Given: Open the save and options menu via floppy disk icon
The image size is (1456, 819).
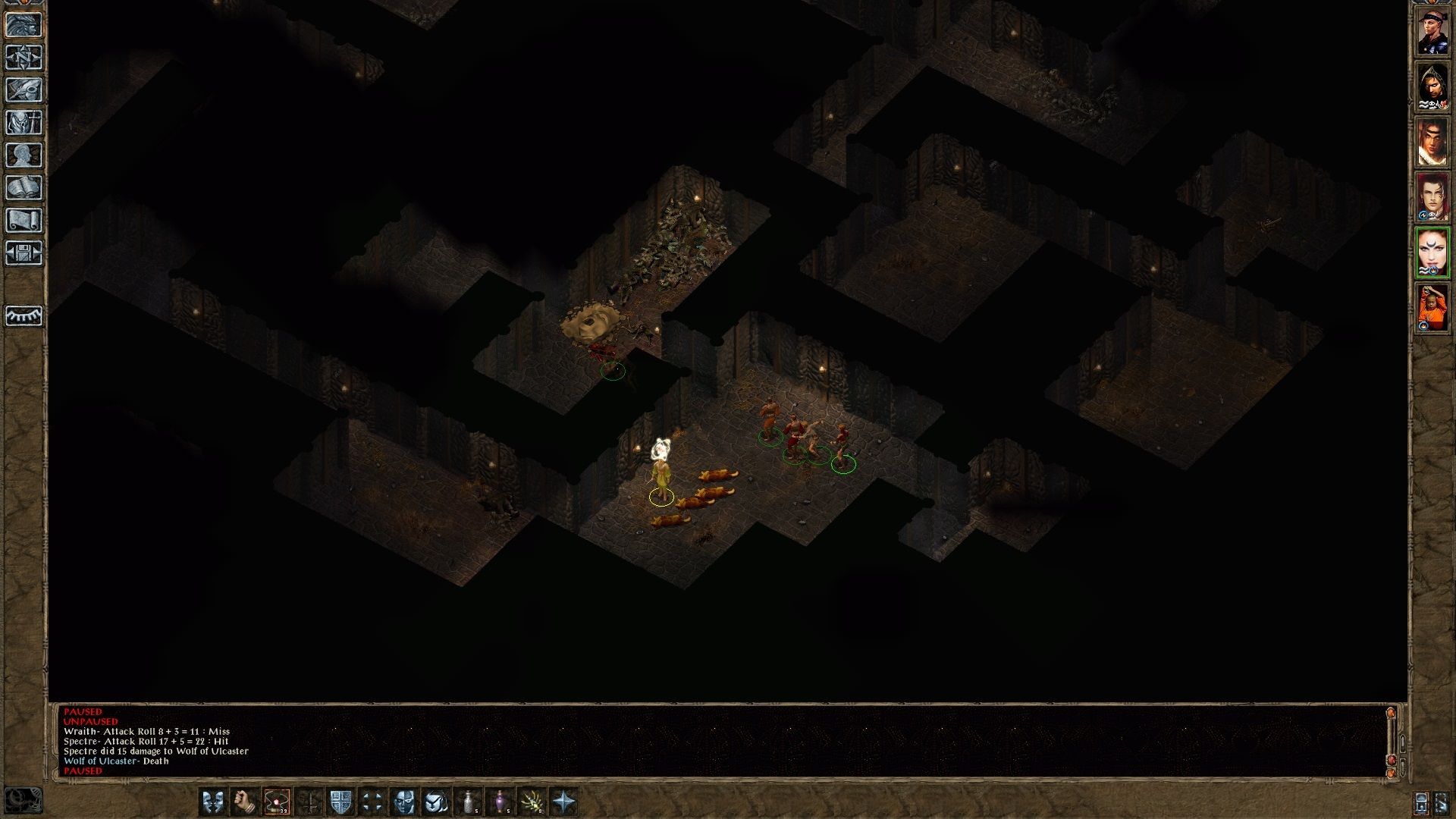Looking at the screenshot, I should coord(24,253).
